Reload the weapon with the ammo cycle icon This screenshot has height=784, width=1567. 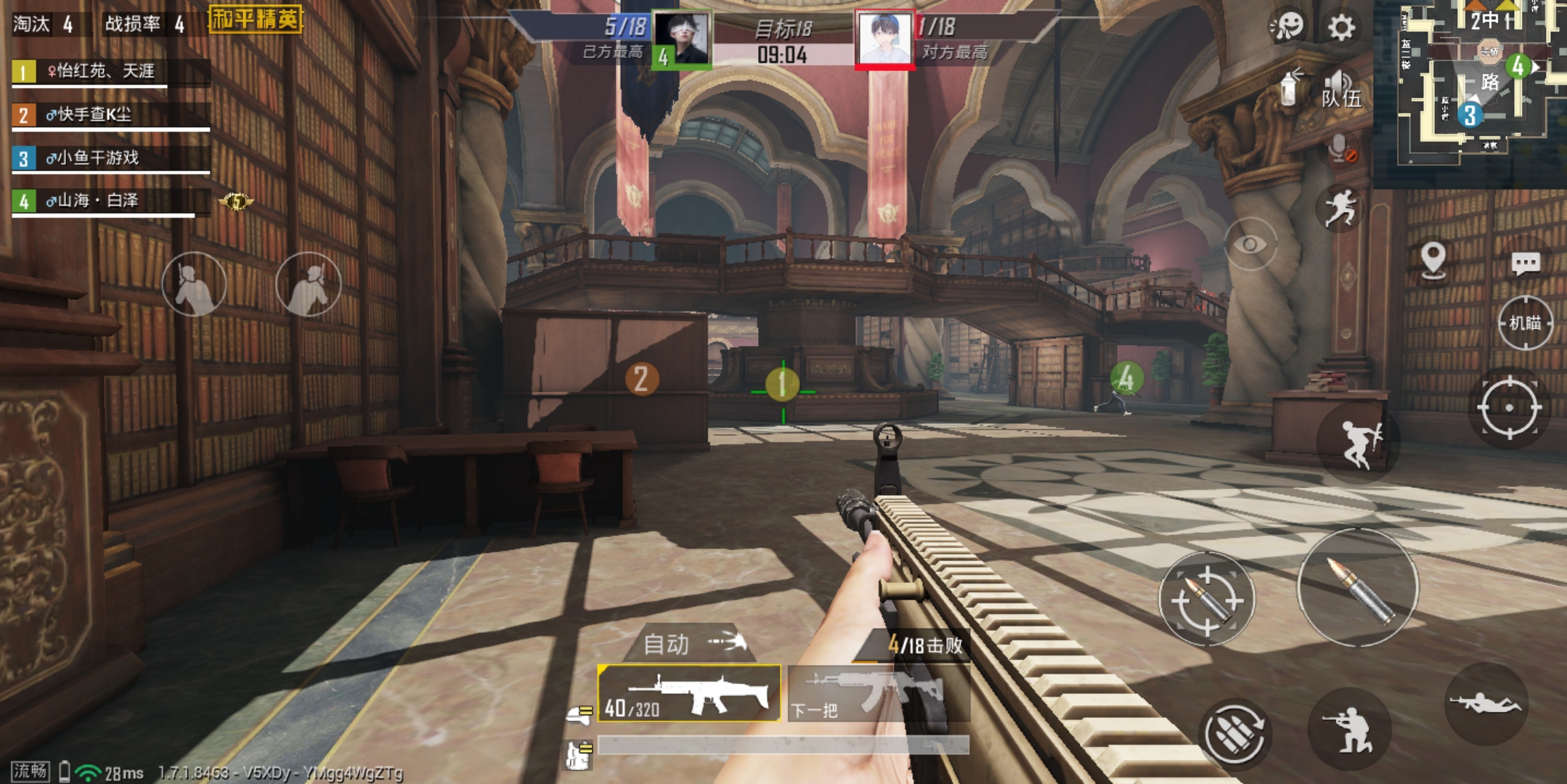(1234, 734)
